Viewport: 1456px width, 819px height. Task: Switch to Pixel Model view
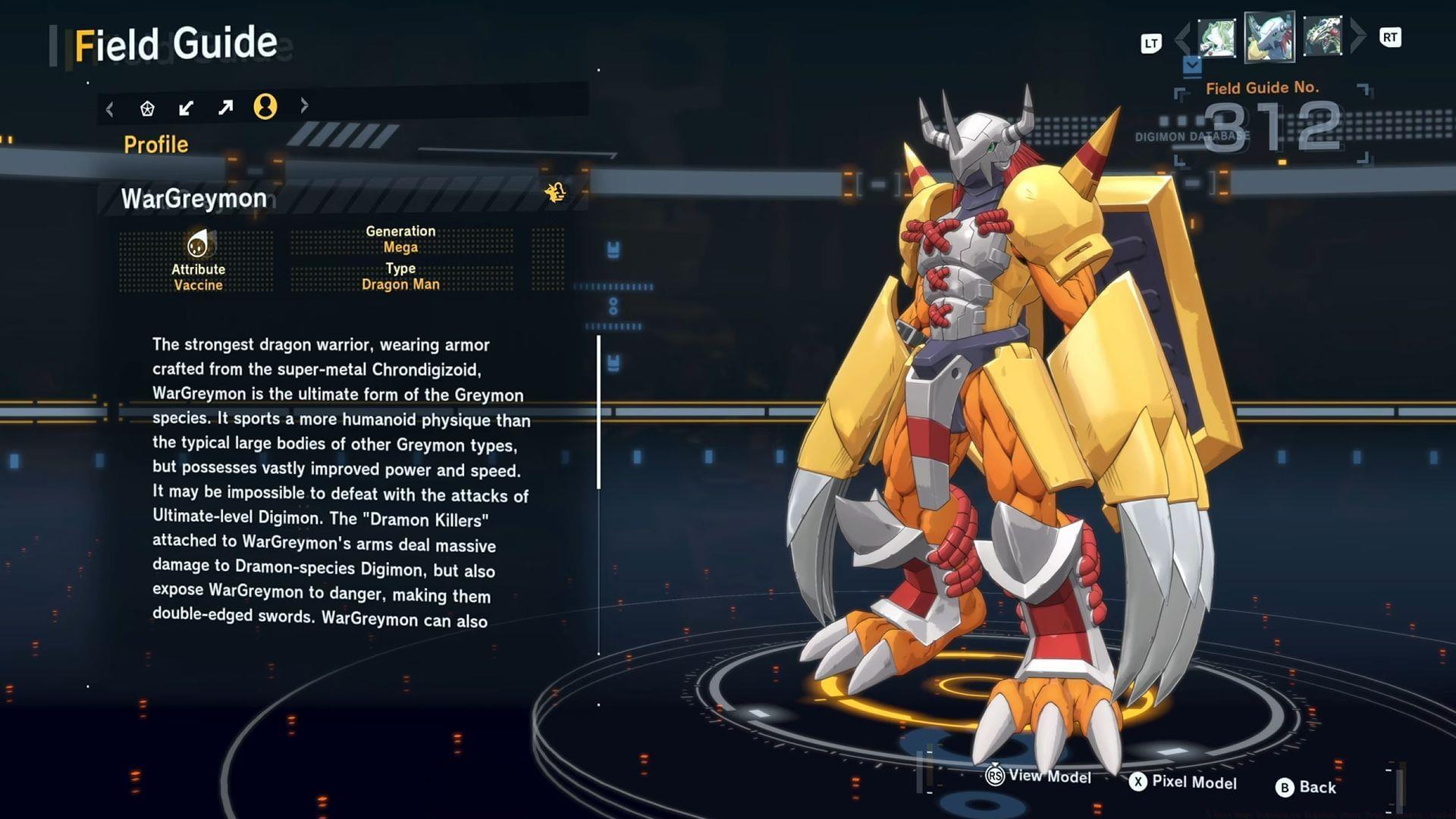(1183, 782)
